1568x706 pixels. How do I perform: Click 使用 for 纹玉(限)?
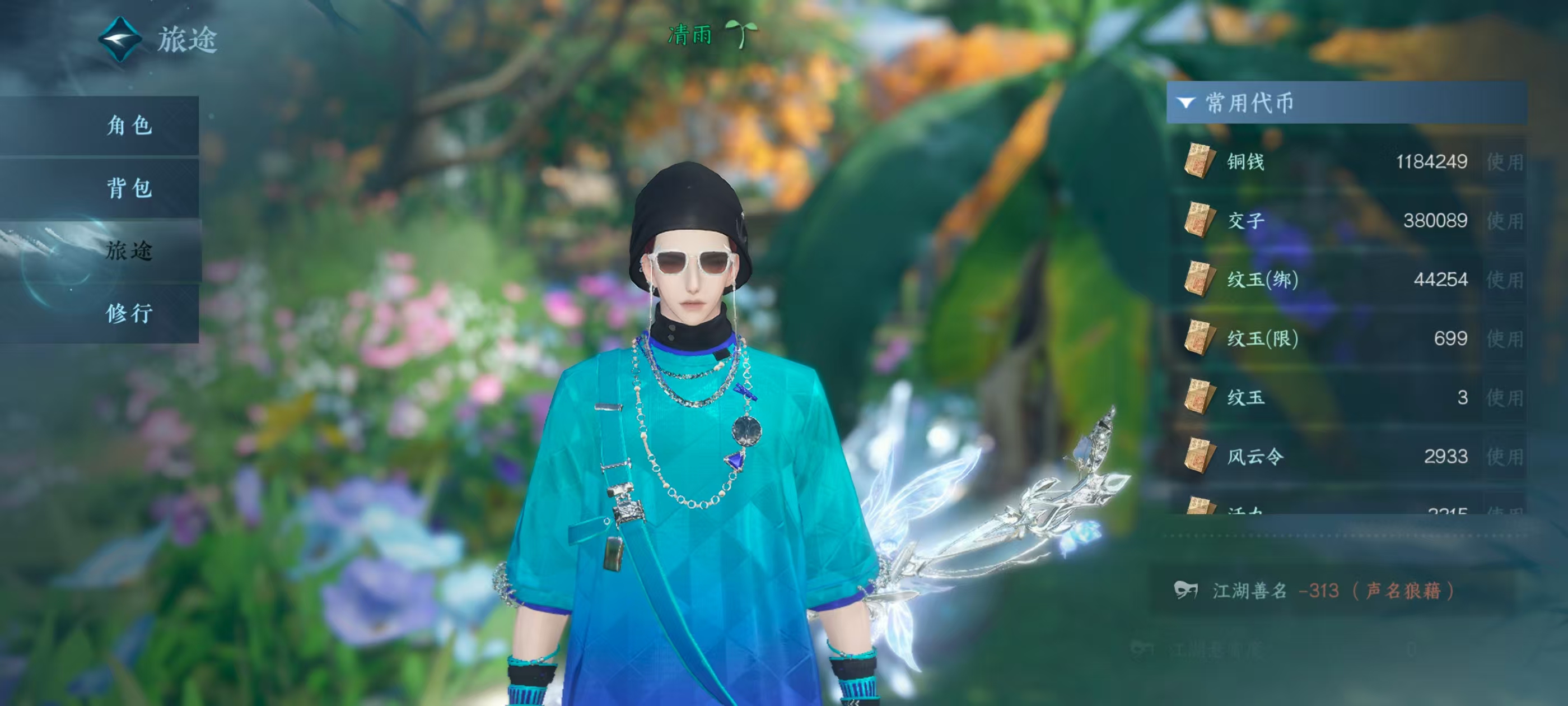pyautogui.click(x=1504, y=338)
